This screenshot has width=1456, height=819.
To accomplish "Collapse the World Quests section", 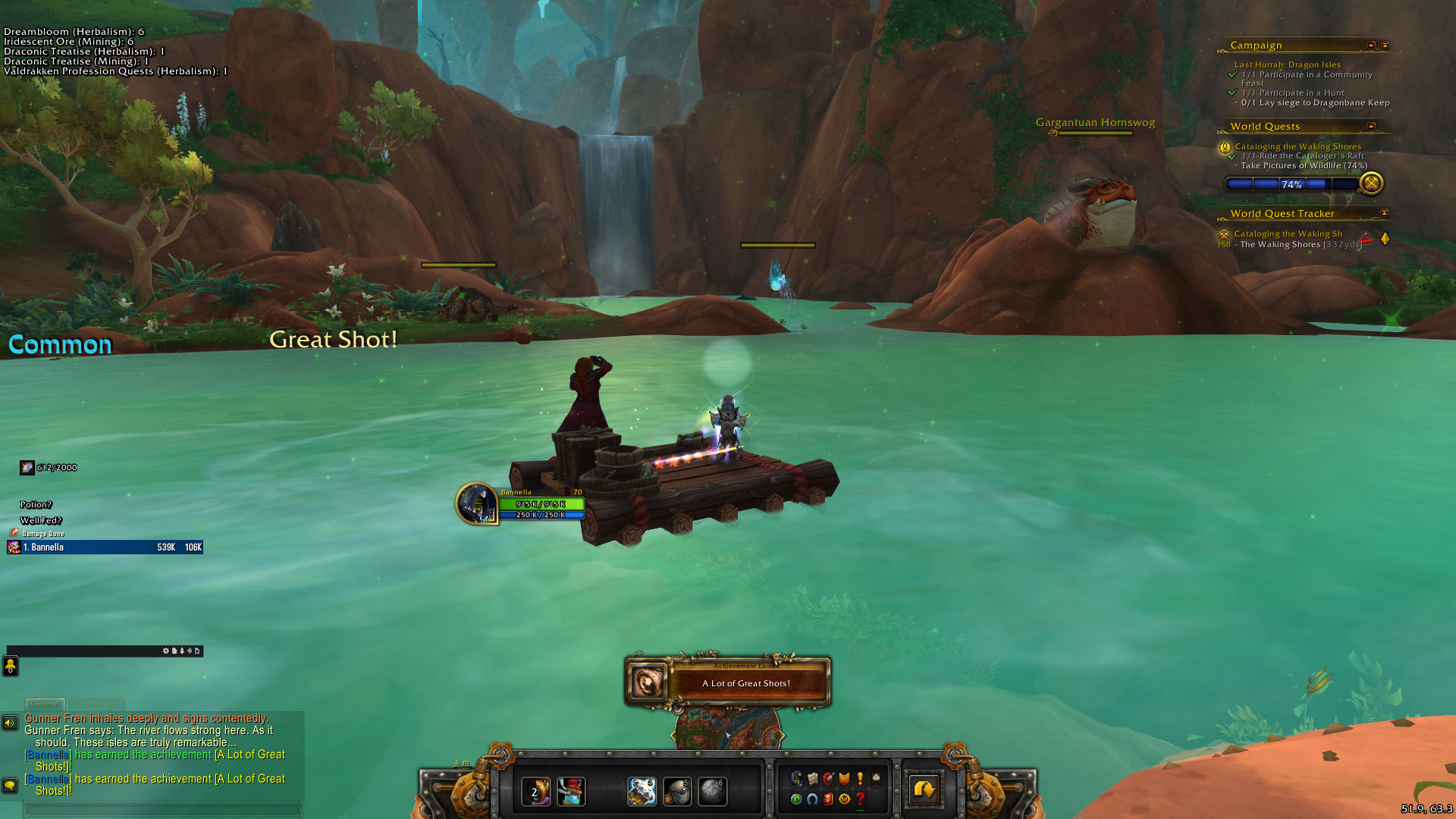I will pyautogui.click(x=1371, y=126).
